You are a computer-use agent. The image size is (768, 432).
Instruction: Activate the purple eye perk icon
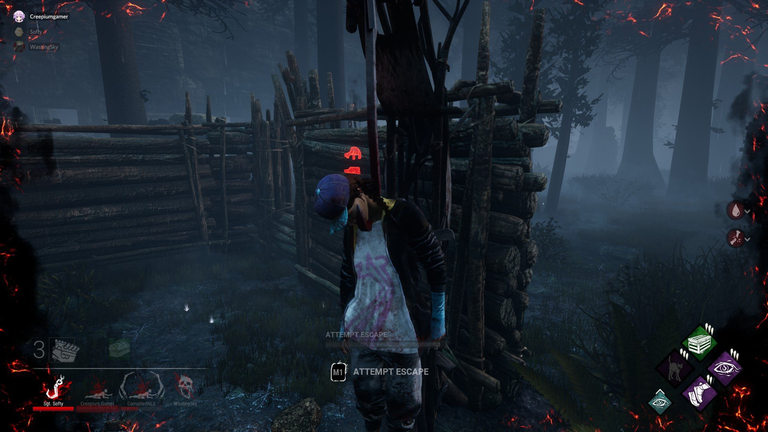click(724, 366)
